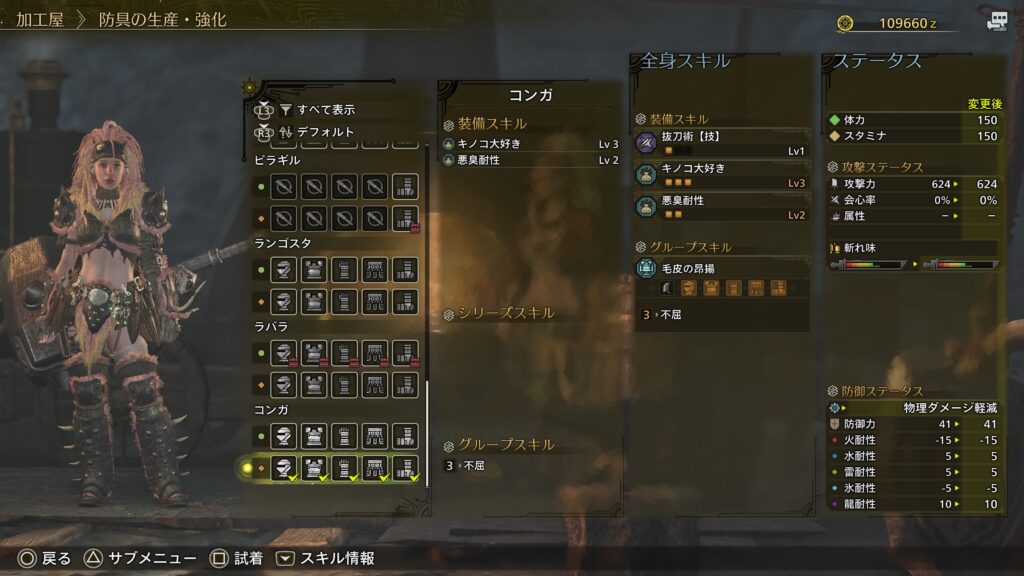This screenshot has height=576, width=1024.
Task: Select Conga helm in the highlighted orange-diamond row
Action: [x=284, y=467]
